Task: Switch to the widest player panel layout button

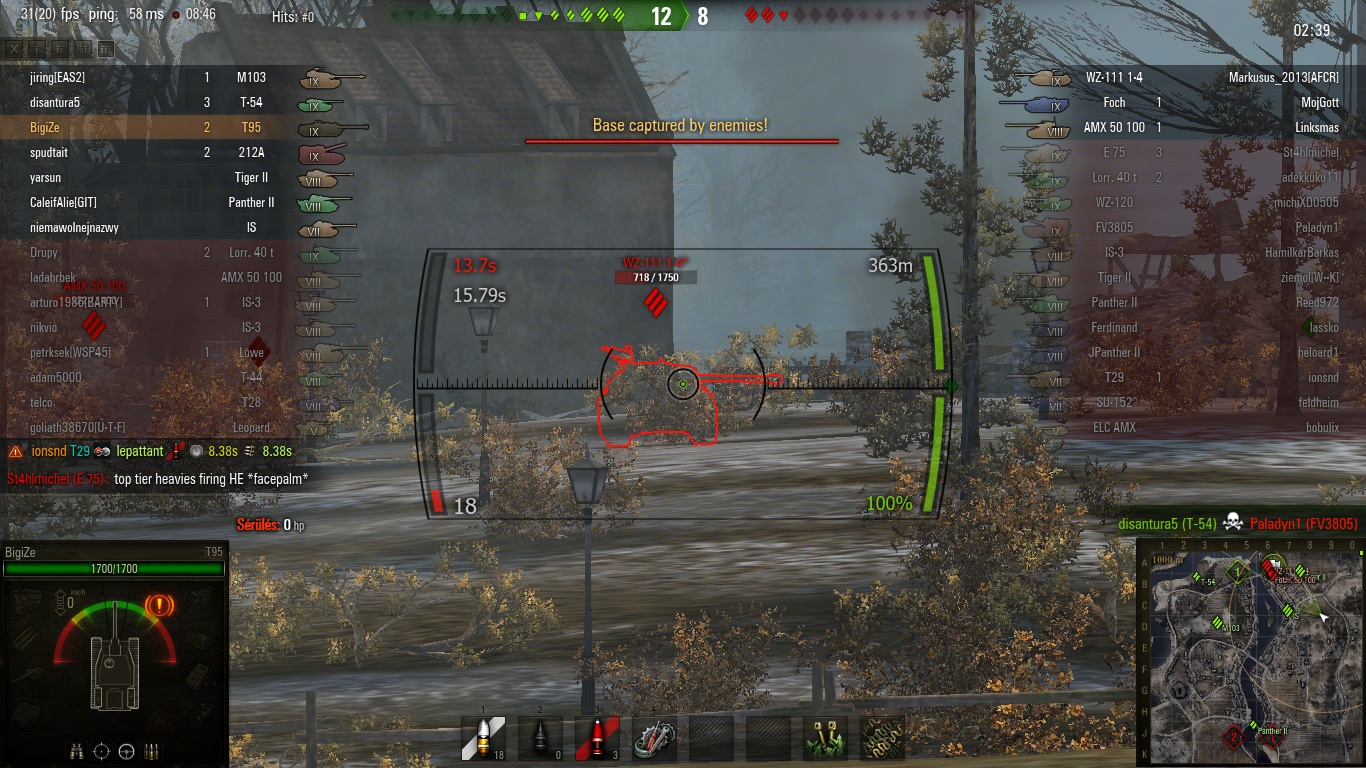Action: pyautogui.click(x=106, y=48)
